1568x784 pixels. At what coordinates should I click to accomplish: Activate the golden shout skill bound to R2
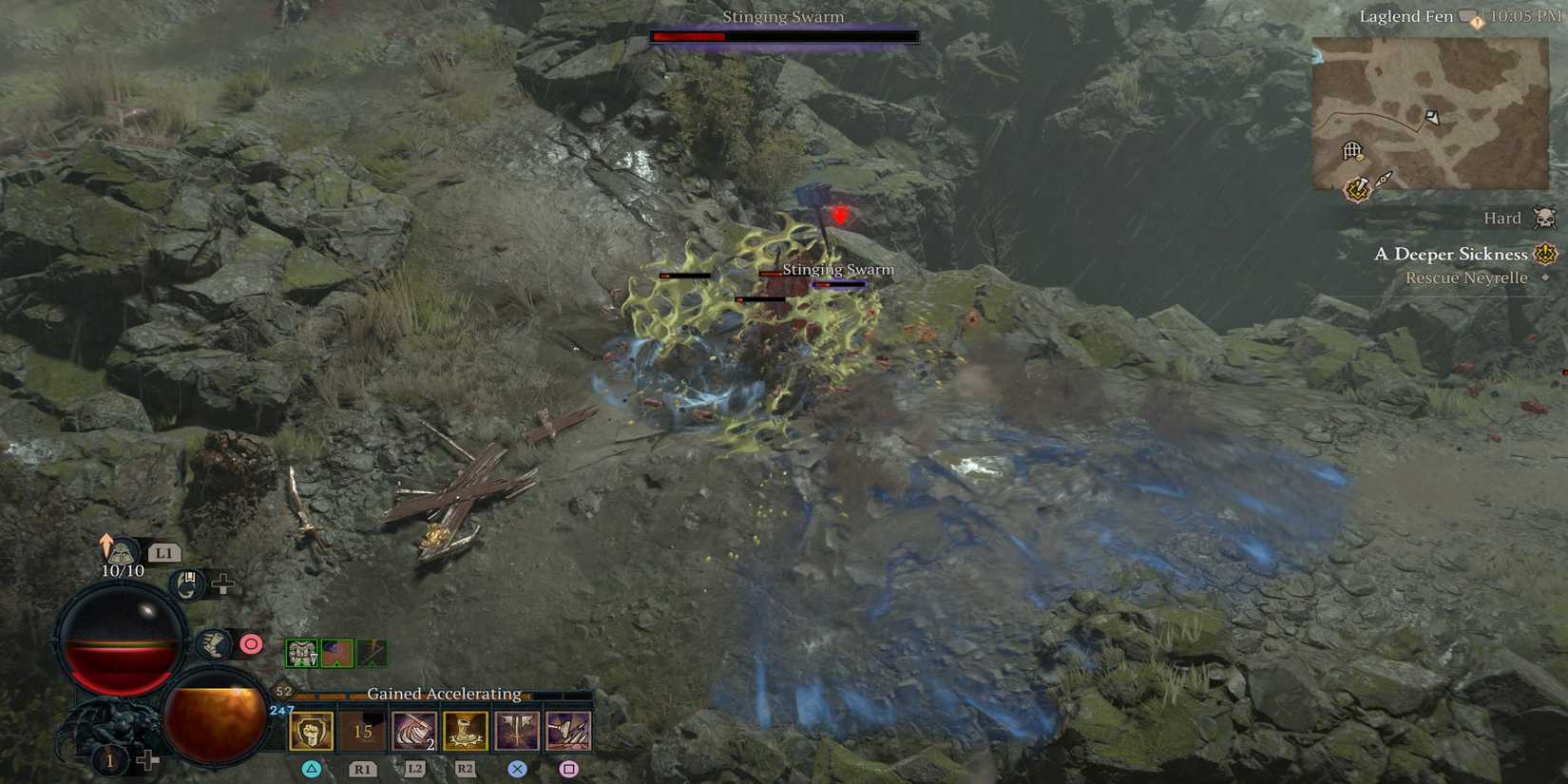click(465, 731)
